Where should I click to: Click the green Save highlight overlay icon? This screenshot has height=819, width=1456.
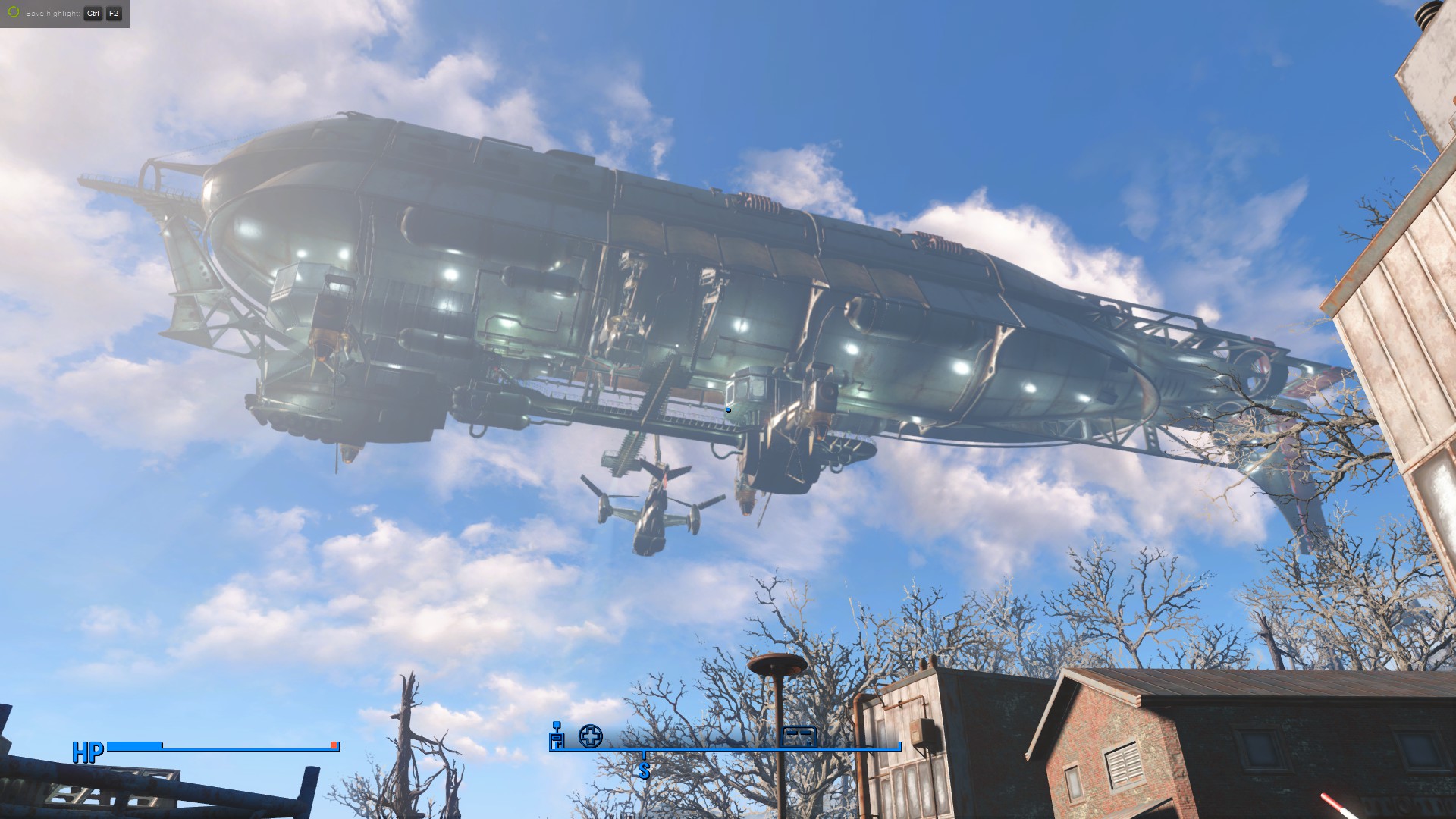[x=13, y=13]
